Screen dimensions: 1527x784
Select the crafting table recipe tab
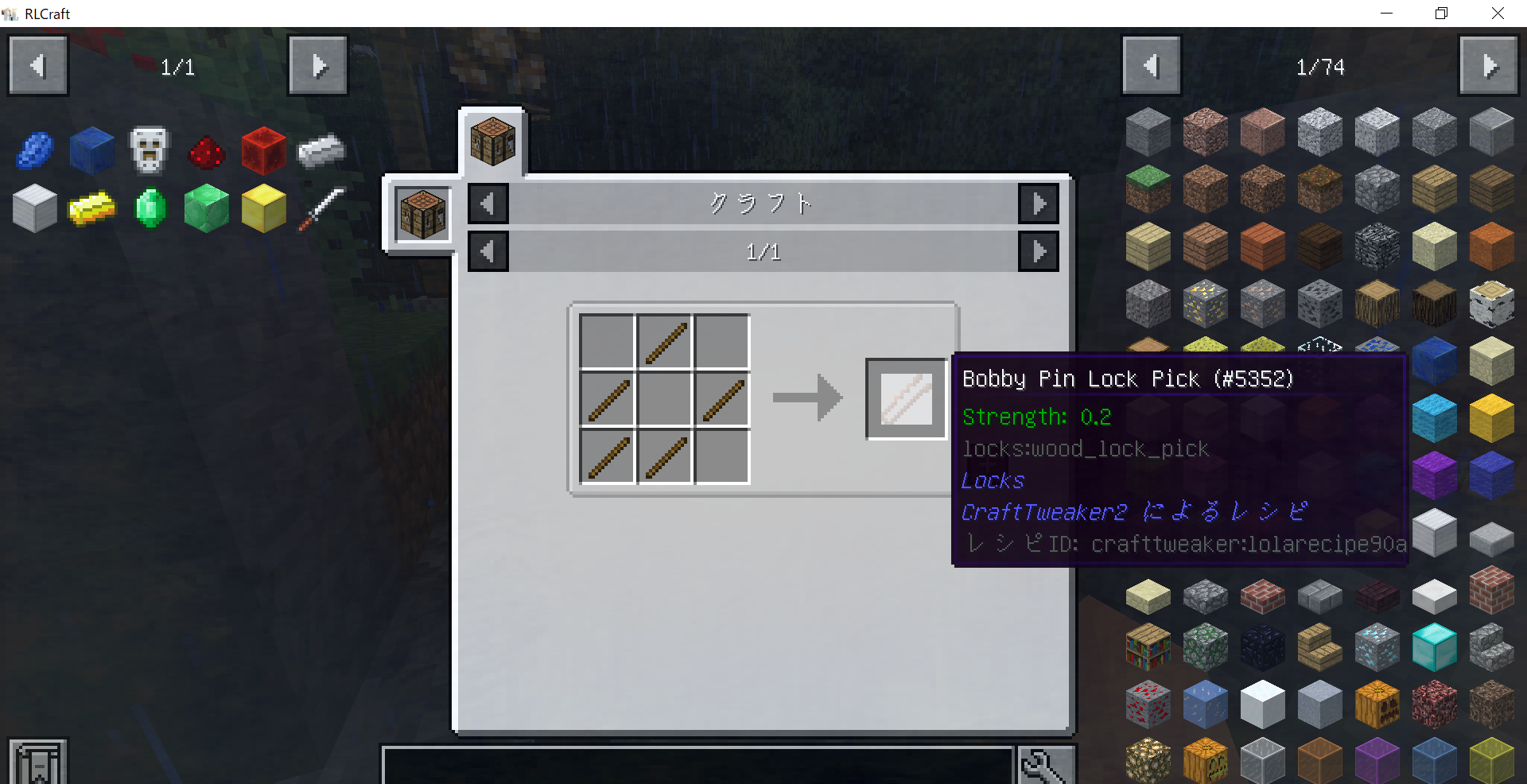coord(492,142)
